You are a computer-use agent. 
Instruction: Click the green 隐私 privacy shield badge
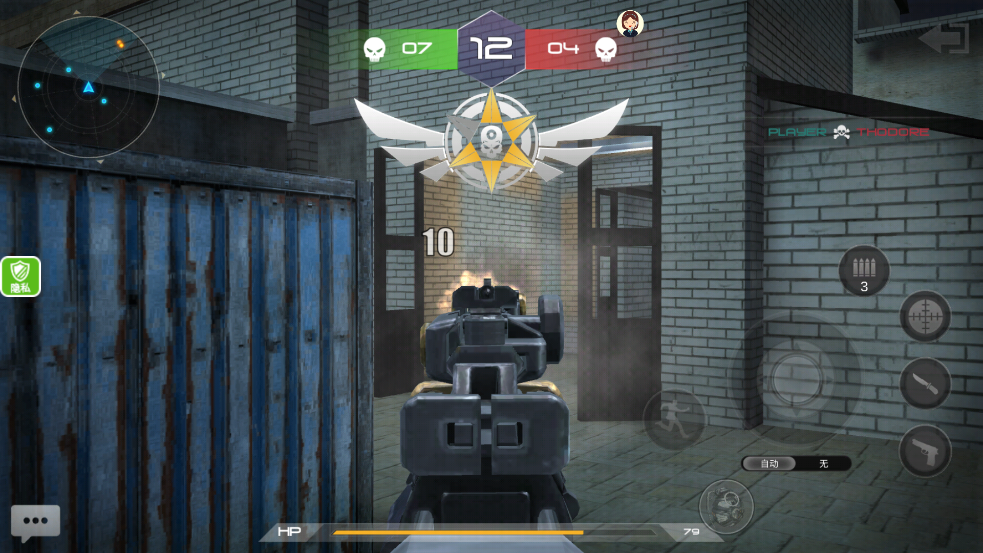[x=21, y=276]
